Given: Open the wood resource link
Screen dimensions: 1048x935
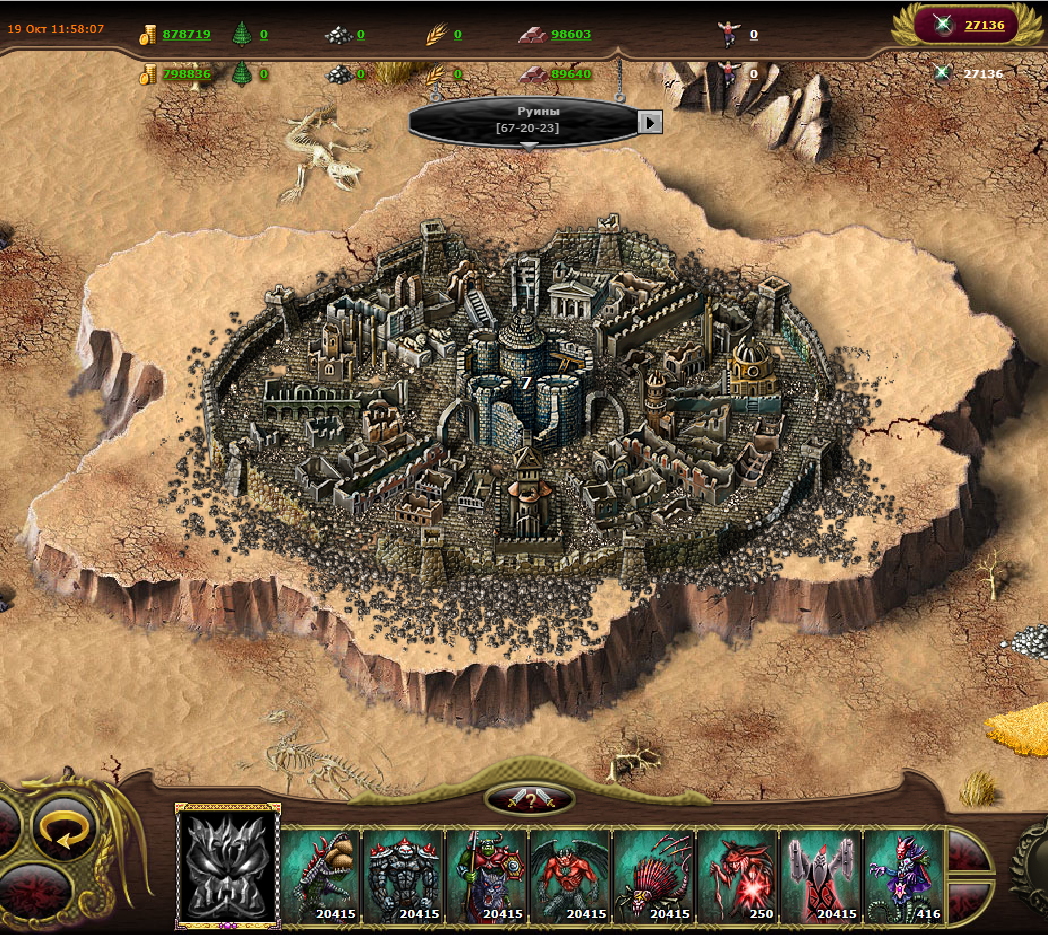Looking at the screenshot, I should (x=263, y=34).
